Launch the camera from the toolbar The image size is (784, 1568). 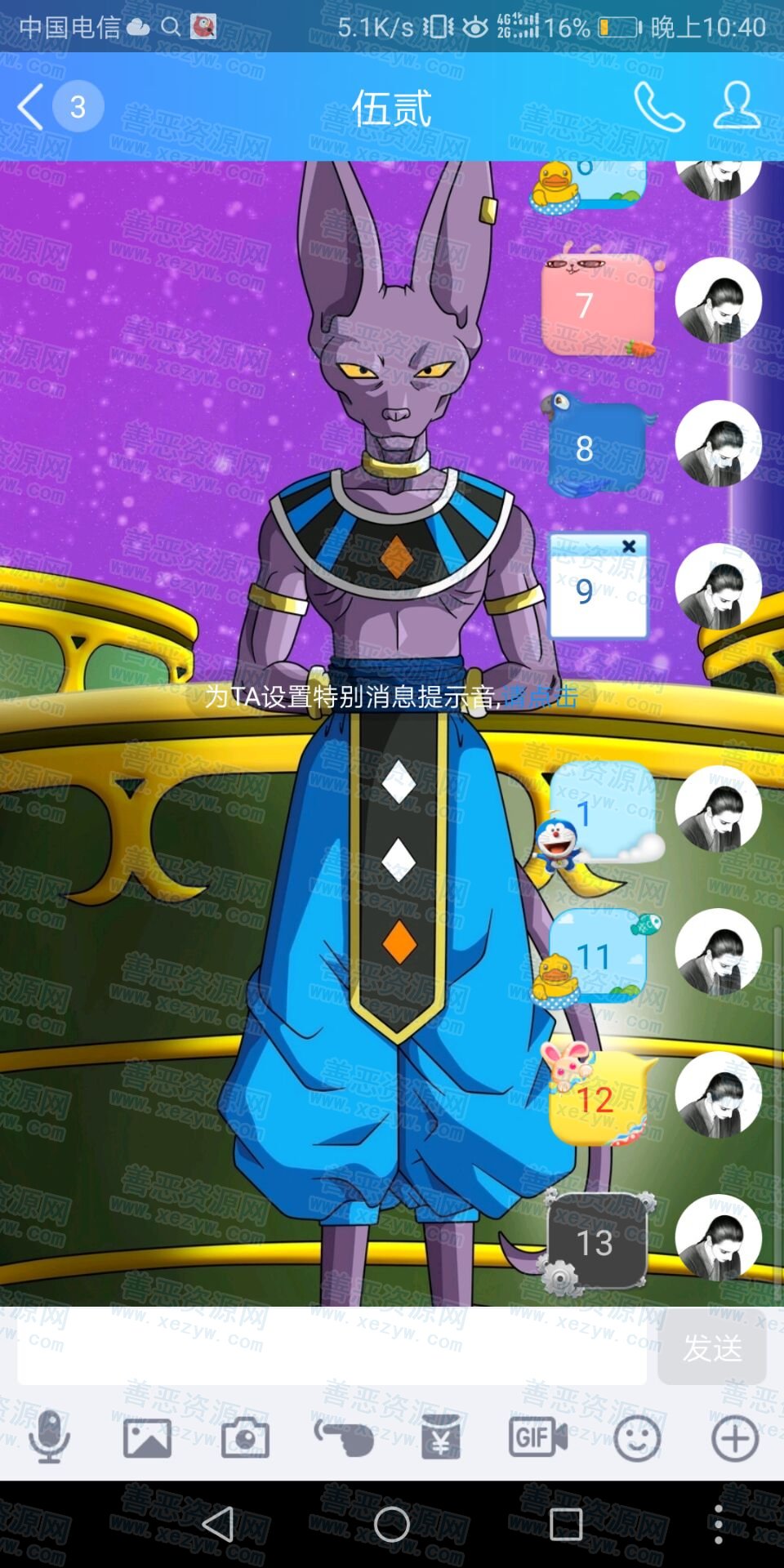tap(245, 1437)
